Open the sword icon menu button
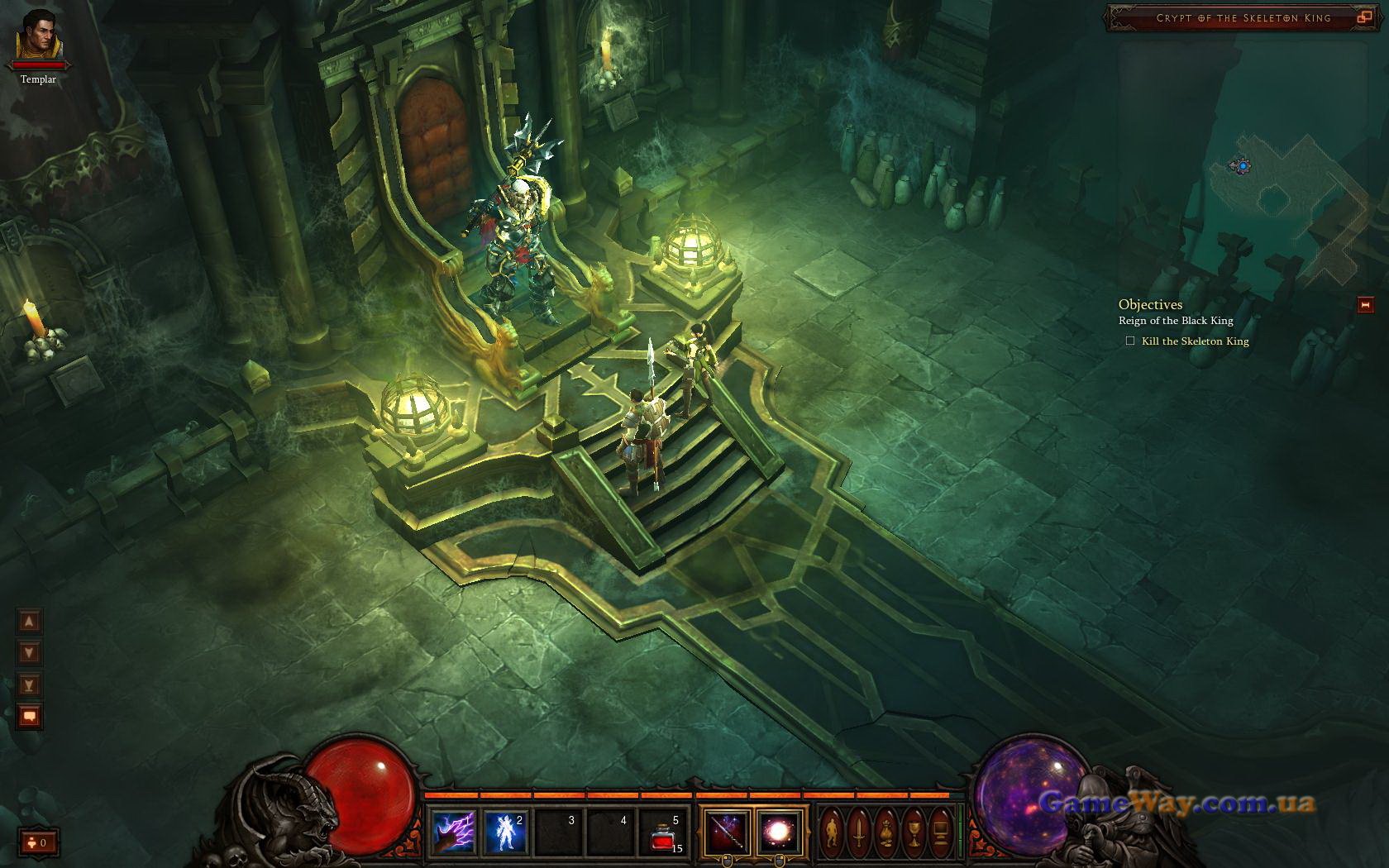The image size is (1389, 868). (x=859, y=831)
